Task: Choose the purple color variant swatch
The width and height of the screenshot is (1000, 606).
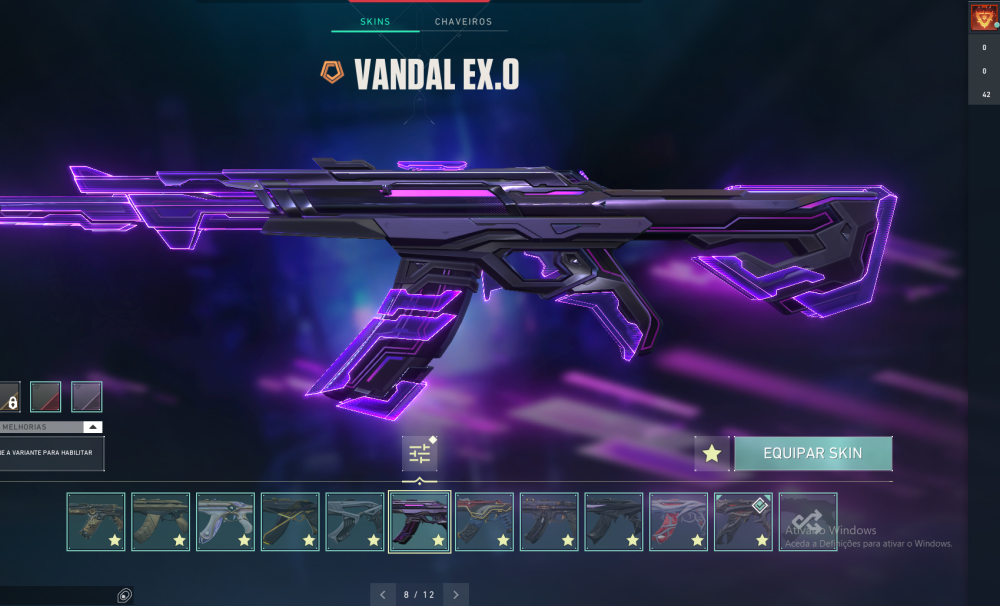Action: (x=86, y=397)
